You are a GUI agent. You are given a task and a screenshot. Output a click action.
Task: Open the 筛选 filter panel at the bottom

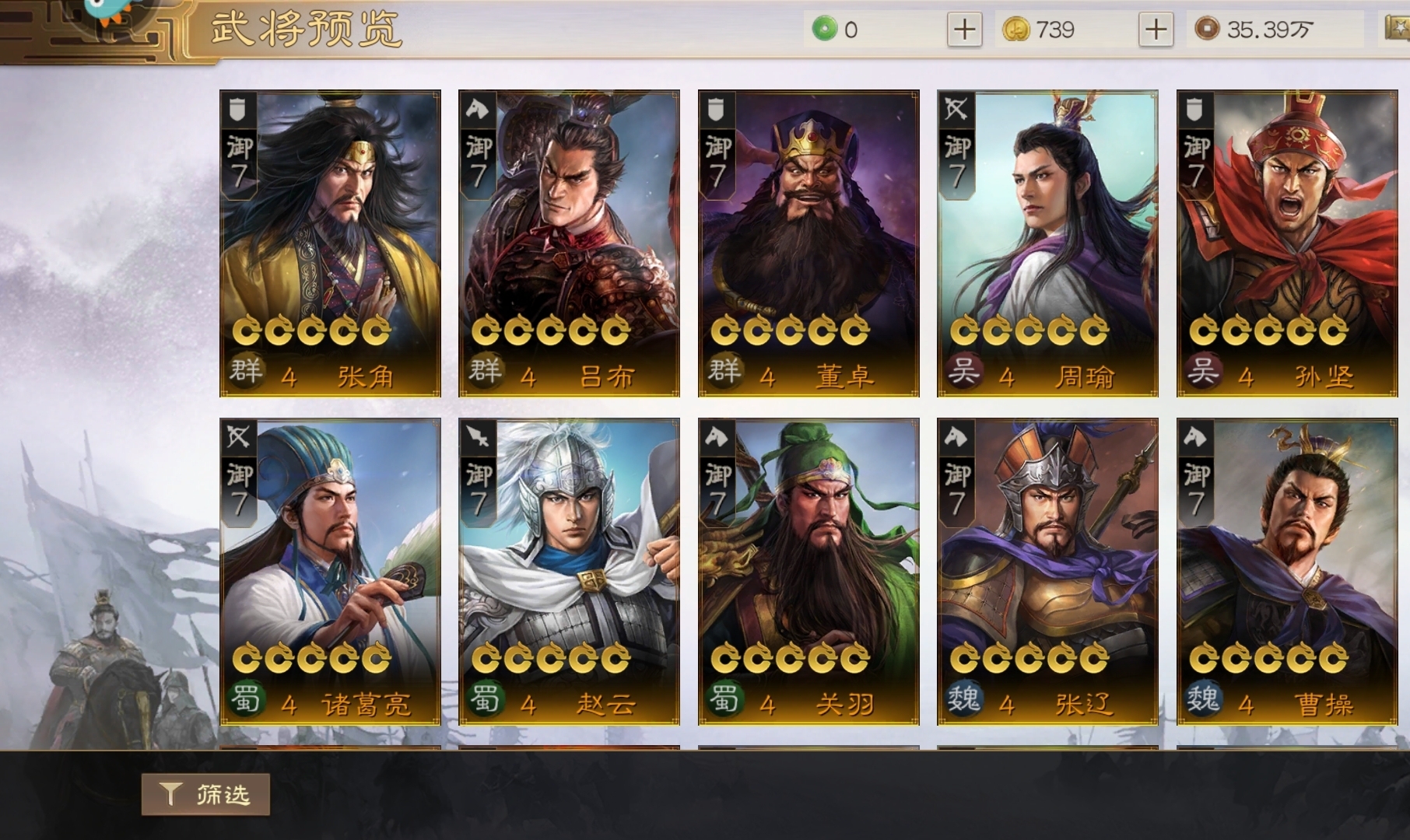(205, 796)
